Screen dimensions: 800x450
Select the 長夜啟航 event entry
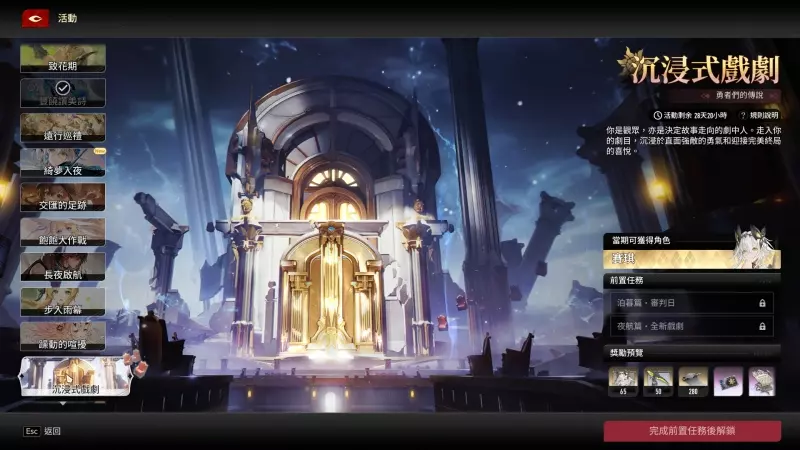pyautogui.click(x=62, y=268)
